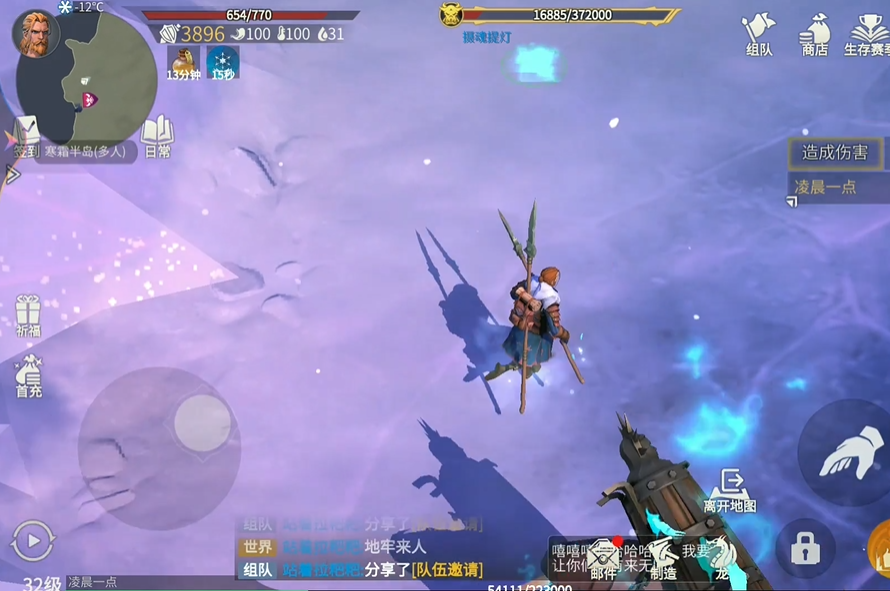Open the 日常 daily book icon
Image resolution: width=890 pixels, height=591 pixels.
pos(157,136)
